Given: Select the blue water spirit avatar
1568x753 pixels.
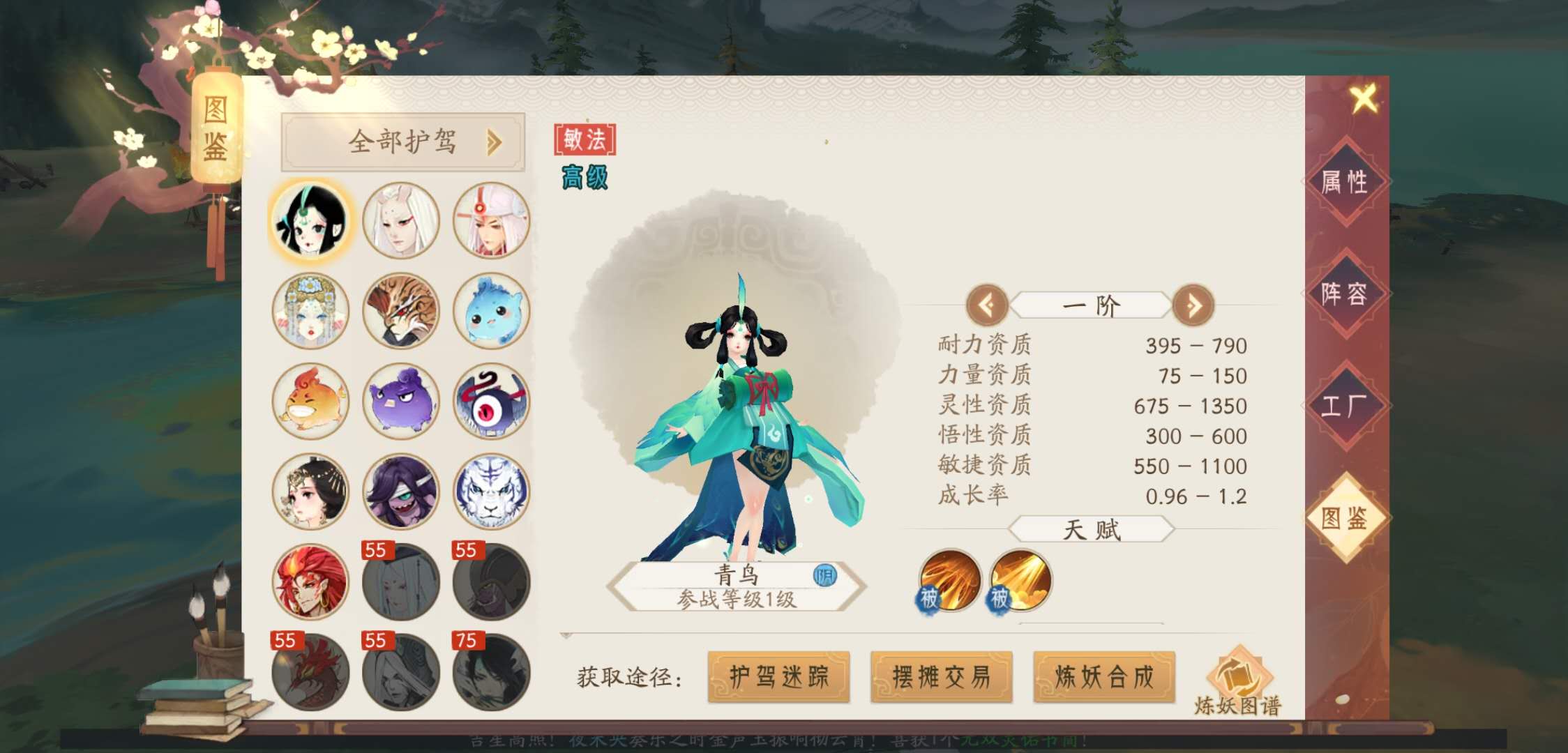Looking at the screenshot, I should point(491,312).
